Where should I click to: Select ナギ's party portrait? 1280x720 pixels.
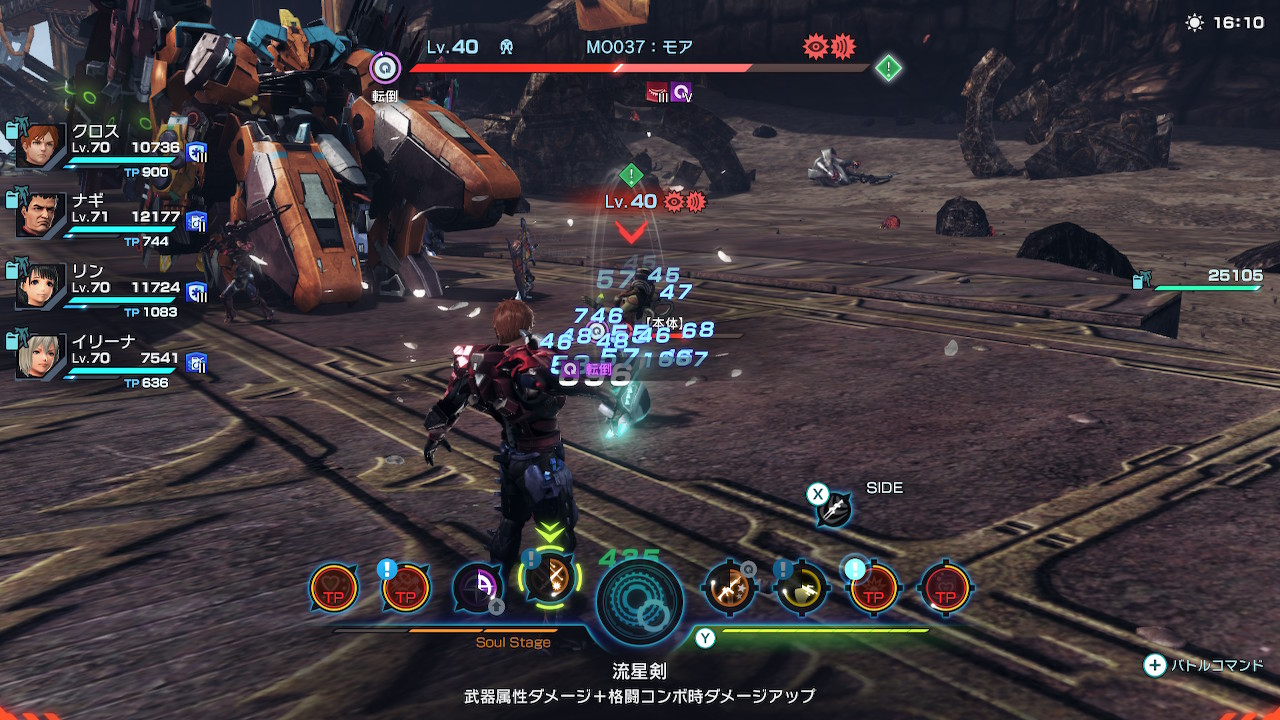(x=41, y=216)
